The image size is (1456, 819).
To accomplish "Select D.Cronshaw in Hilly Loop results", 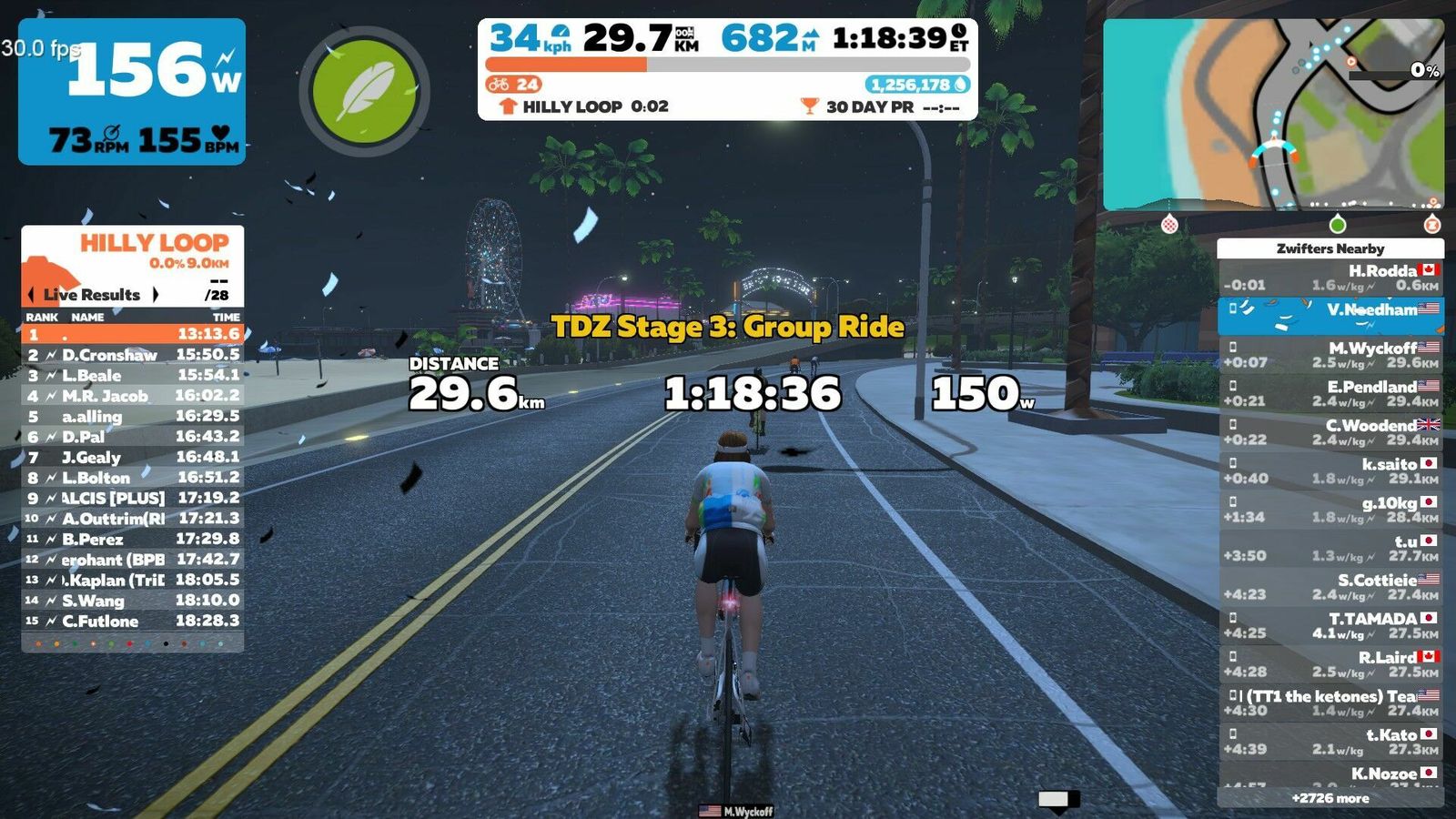I will pos(132,355).
